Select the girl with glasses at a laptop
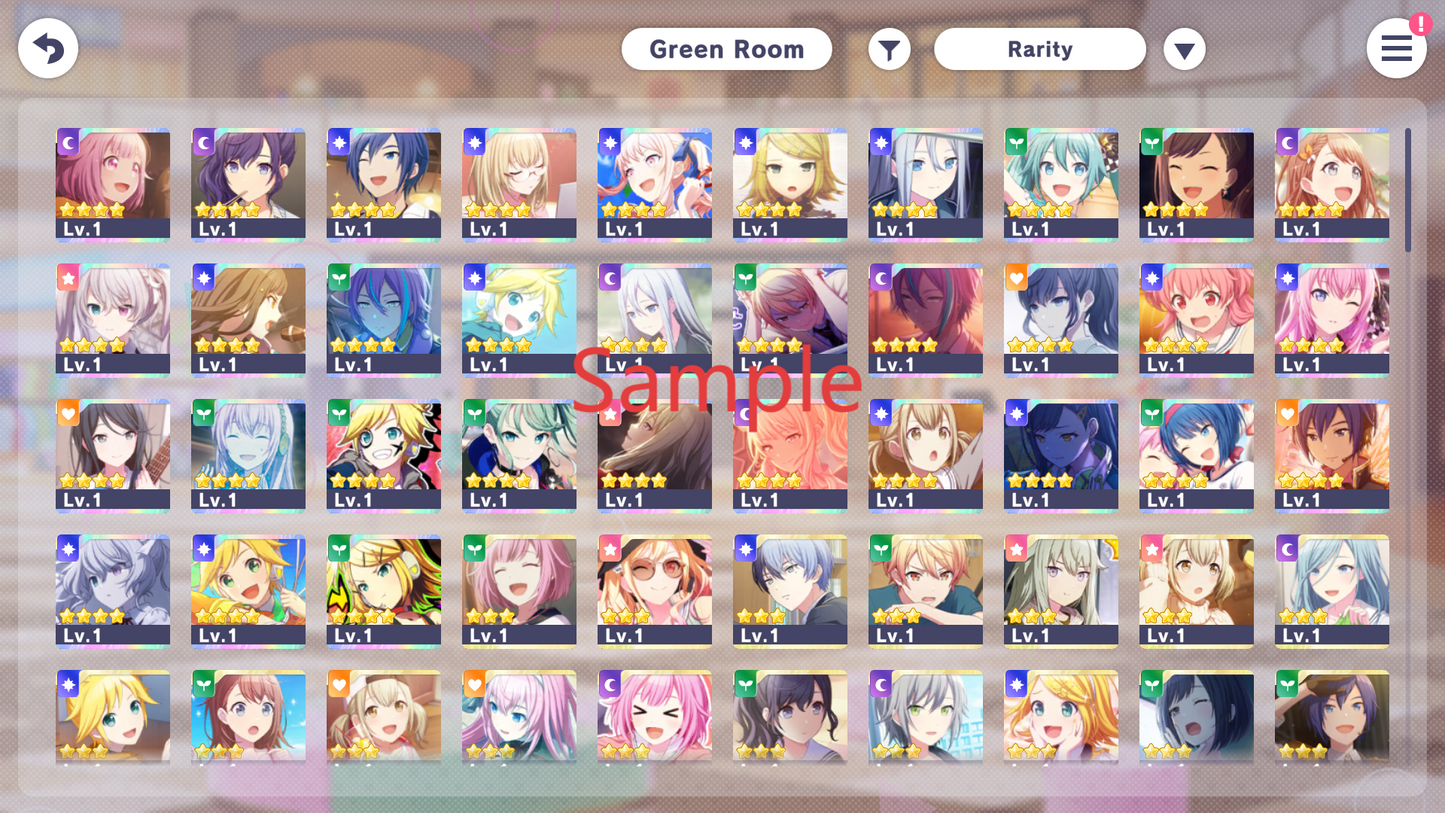This screenshot has height=813, width=1445. 519,185
